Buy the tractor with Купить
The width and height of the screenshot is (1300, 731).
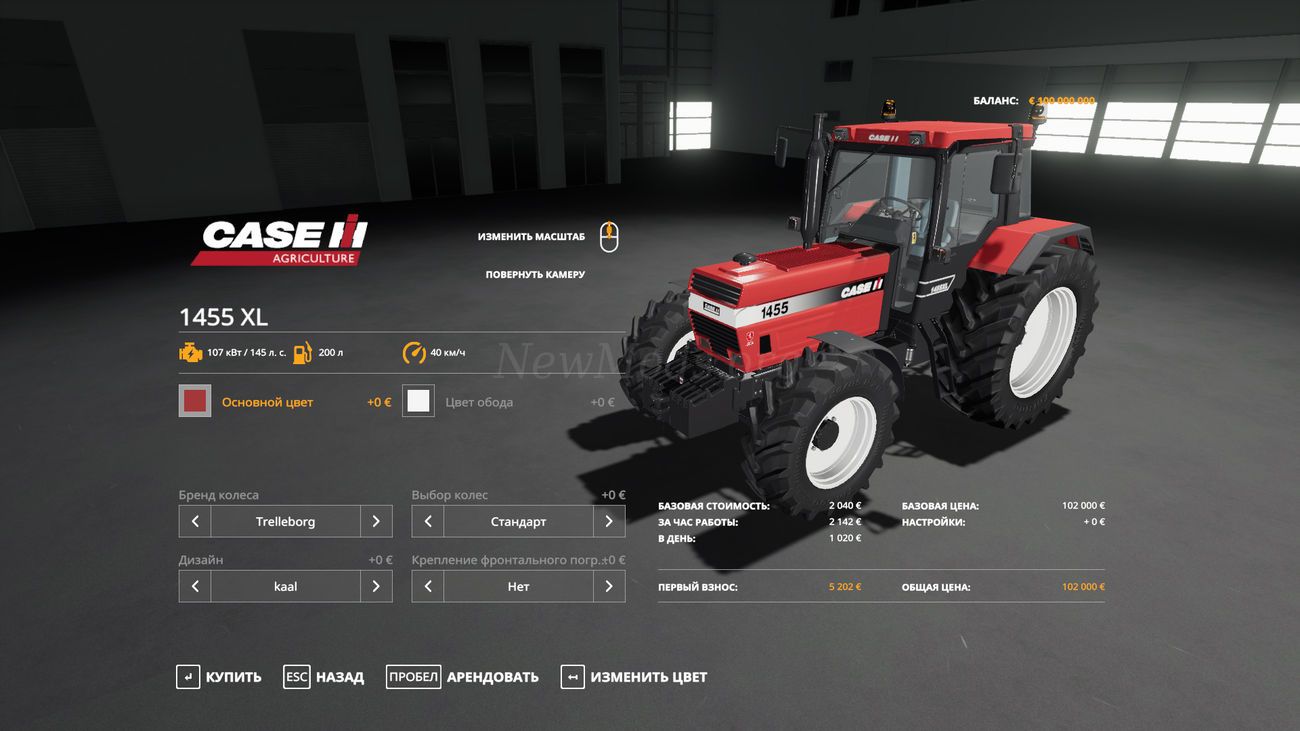219,677
